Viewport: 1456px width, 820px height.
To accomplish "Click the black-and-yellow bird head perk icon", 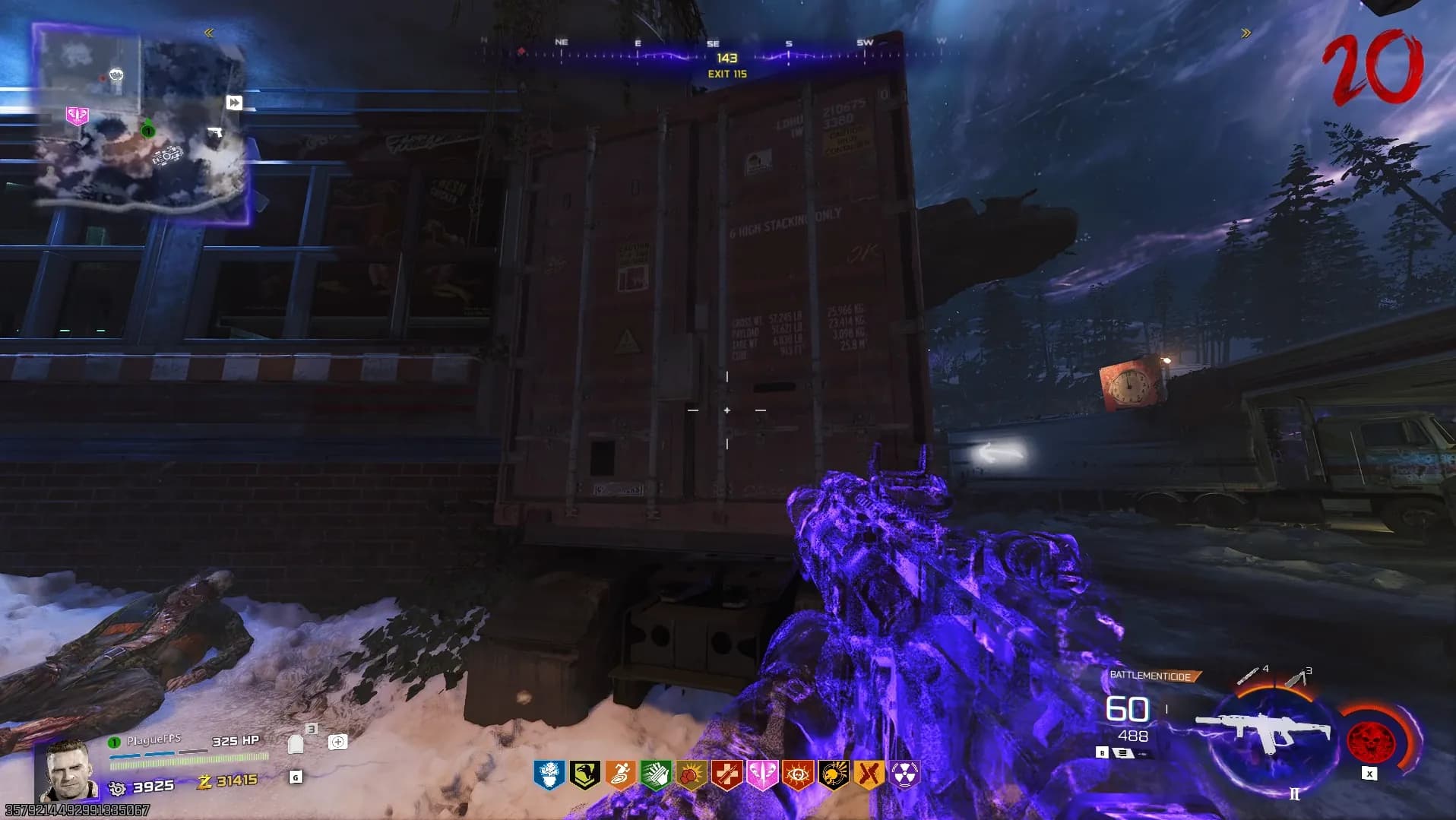I will pyautogui.click(x=584, y=774).
